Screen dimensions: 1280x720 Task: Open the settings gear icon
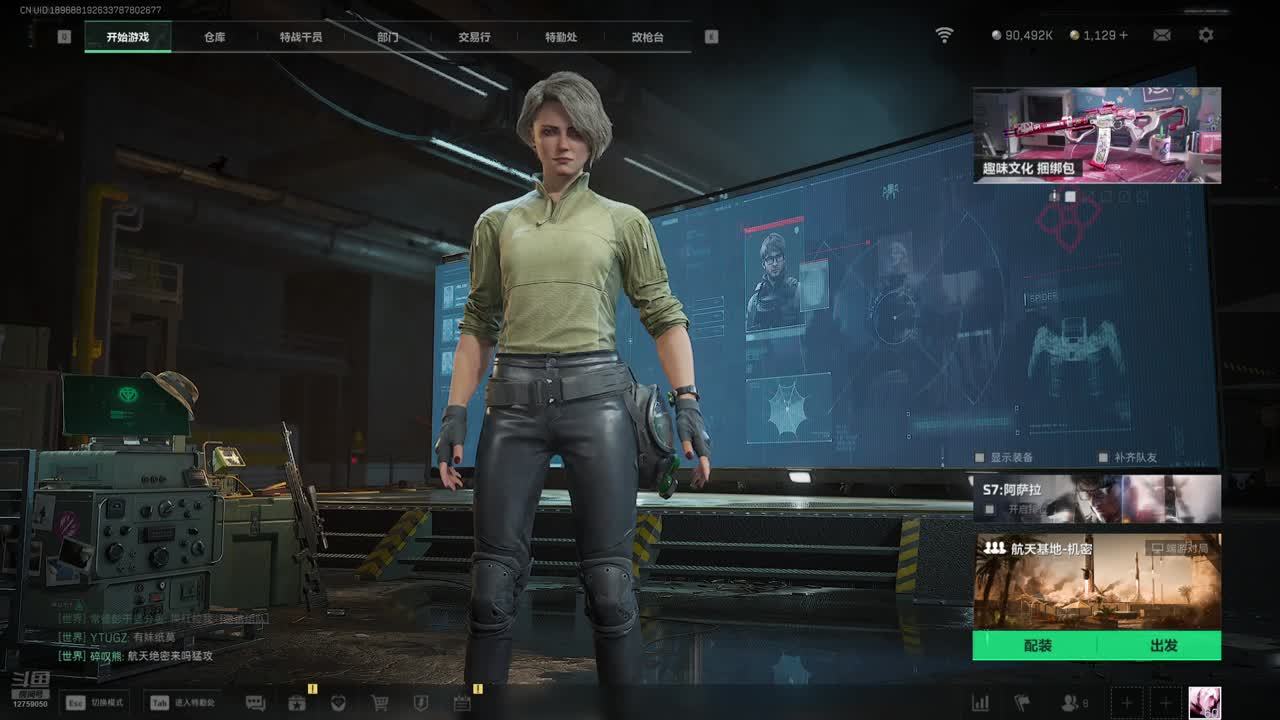[x=1206, y=35]
